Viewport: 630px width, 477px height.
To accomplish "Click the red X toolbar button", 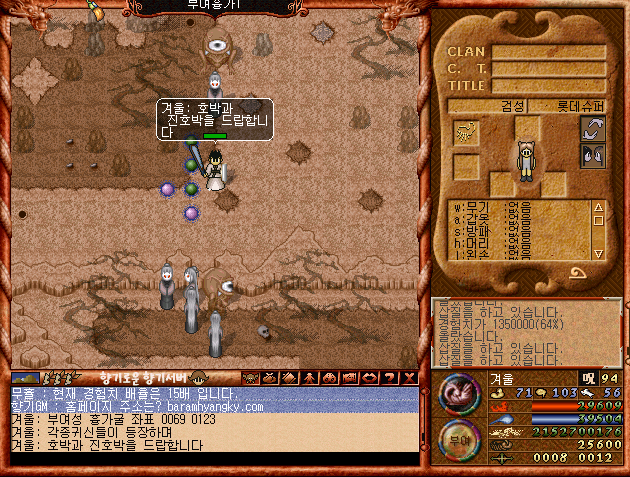I will (x=410, y=377).
